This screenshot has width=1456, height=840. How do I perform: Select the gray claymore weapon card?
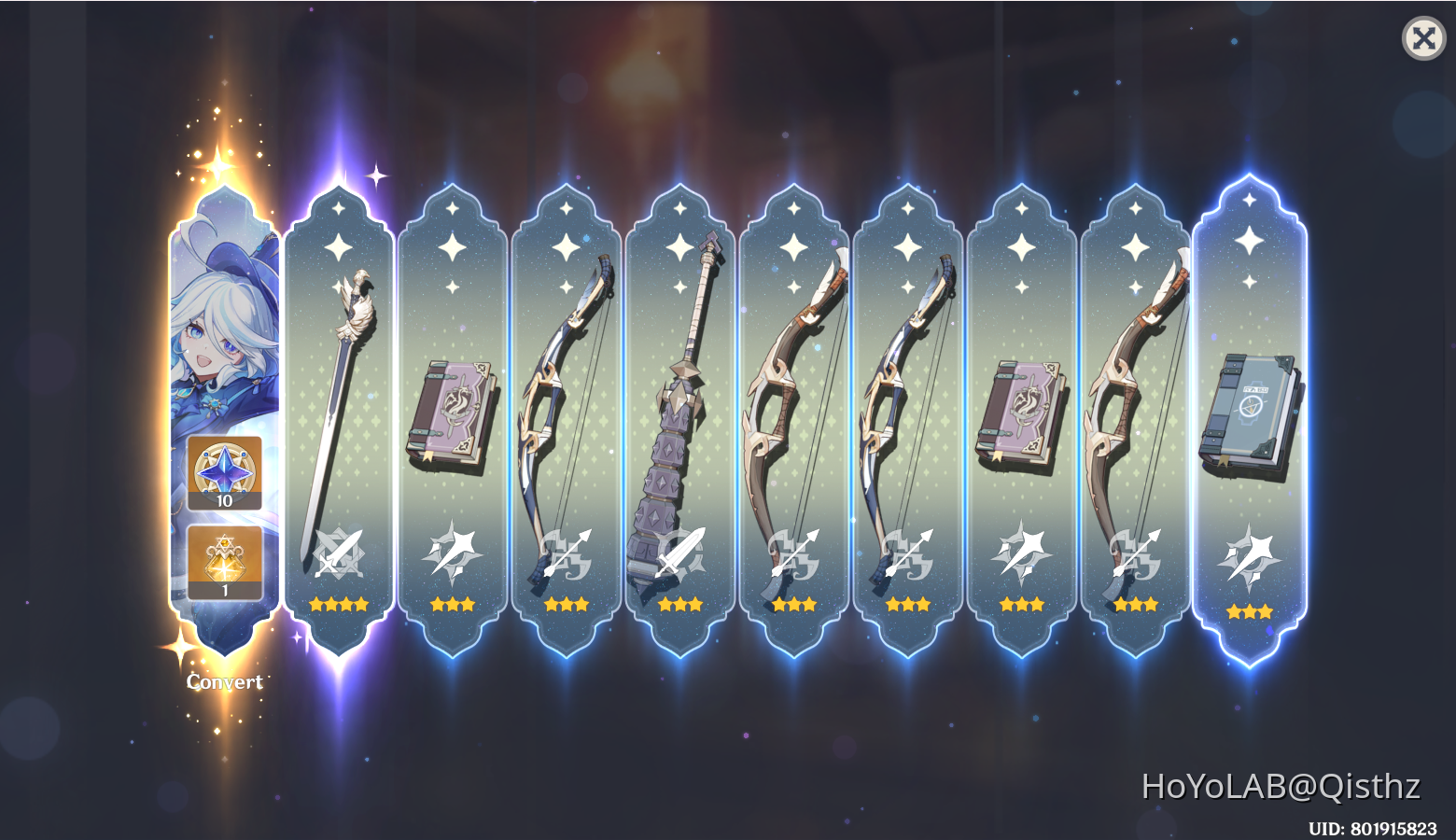pyautogui.click(x=681, y=401)
